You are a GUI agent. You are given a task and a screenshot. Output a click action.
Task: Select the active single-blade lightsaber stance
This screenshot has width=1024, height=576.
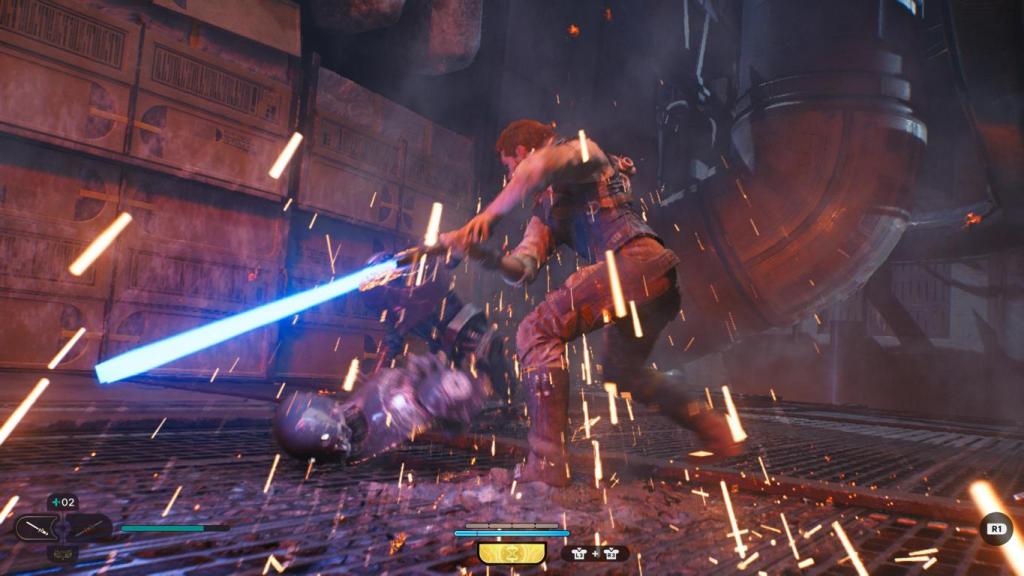38,527
